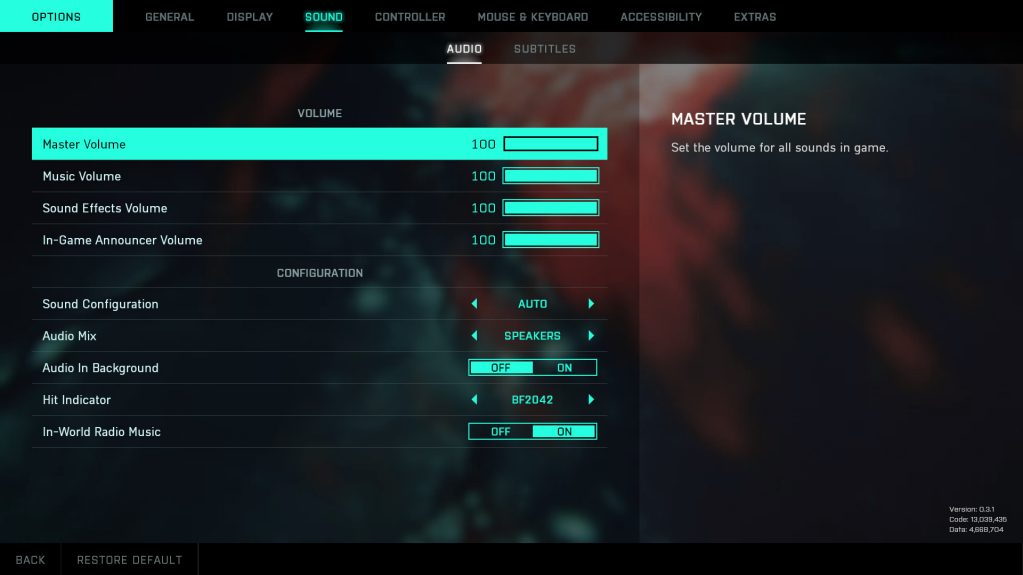Adjust the Master Volume slider
This screenshot has width=1023, height=575.
click(550, 144)
